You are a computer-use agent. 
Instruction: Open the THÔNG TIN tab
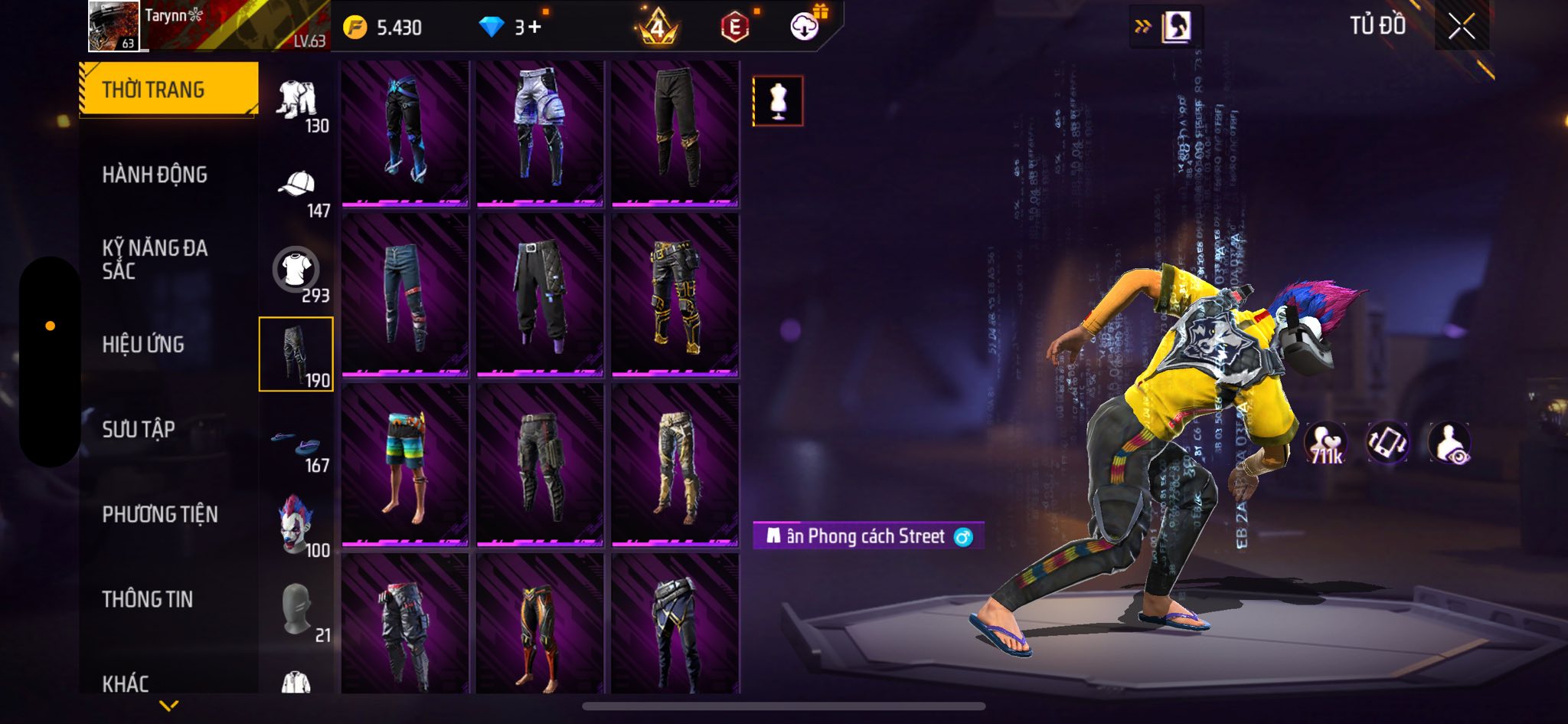(148, 599)
